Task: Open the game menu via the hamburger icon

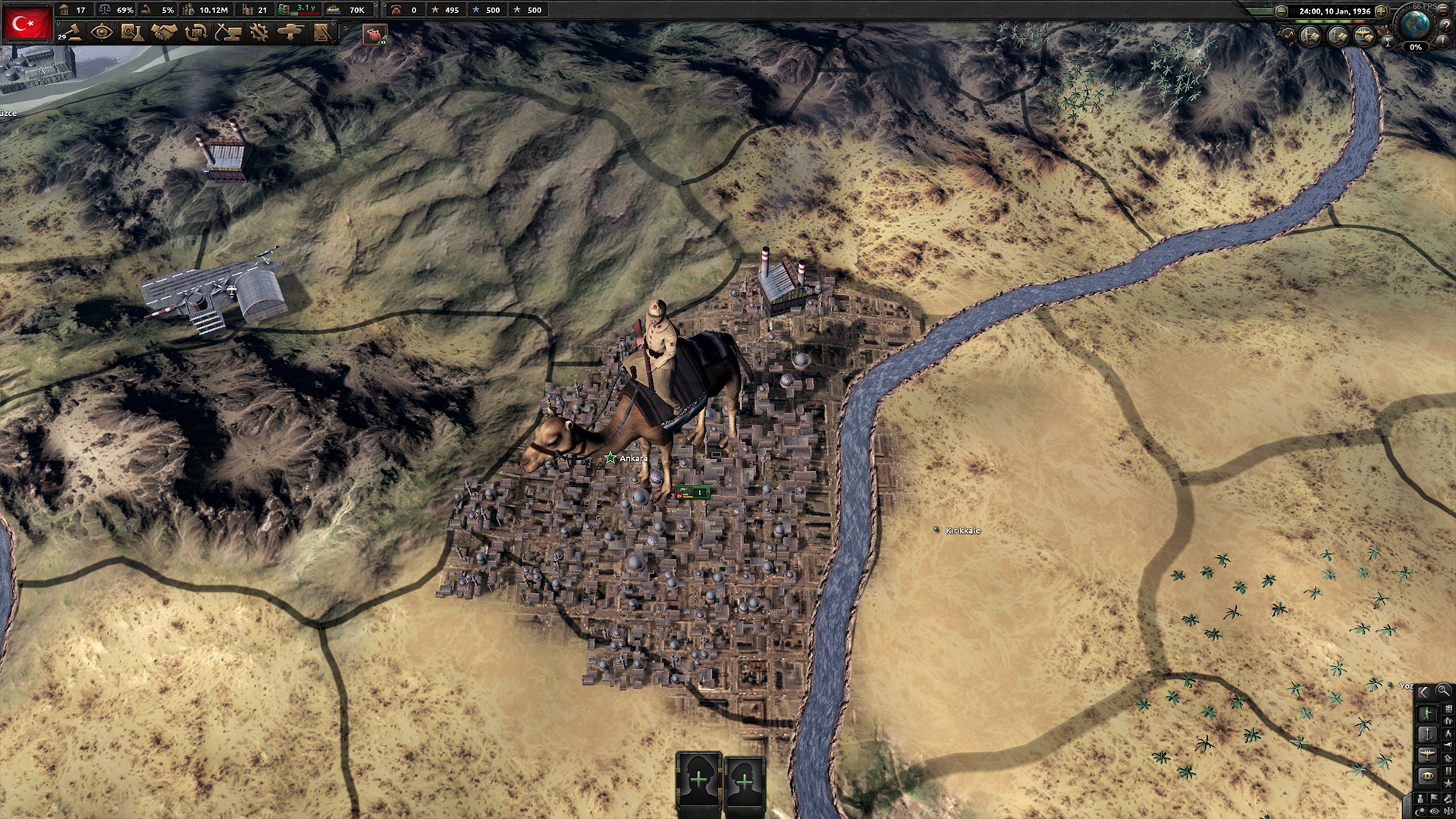Action: (1443, 11)
